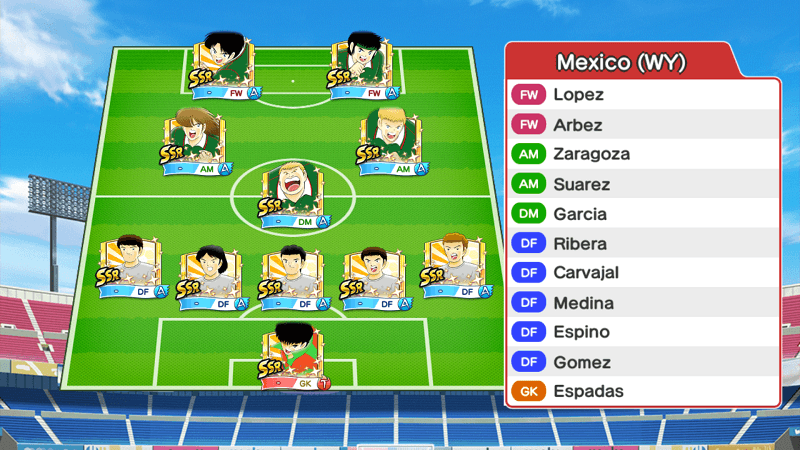The width and height of the screenshot is (800, 450).
Task: Select Medina from the list
Action: point(642,302)
